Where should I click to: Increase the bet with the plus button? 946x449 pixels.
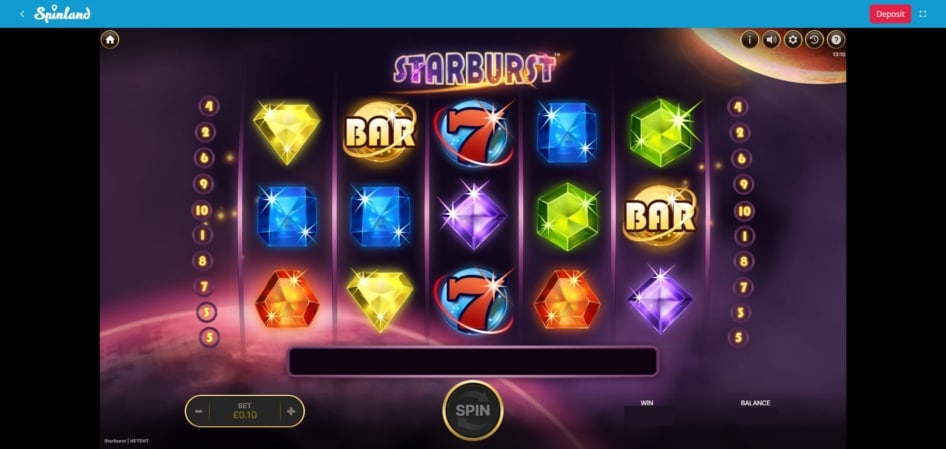pyautogui.click(x=291, y=411)
